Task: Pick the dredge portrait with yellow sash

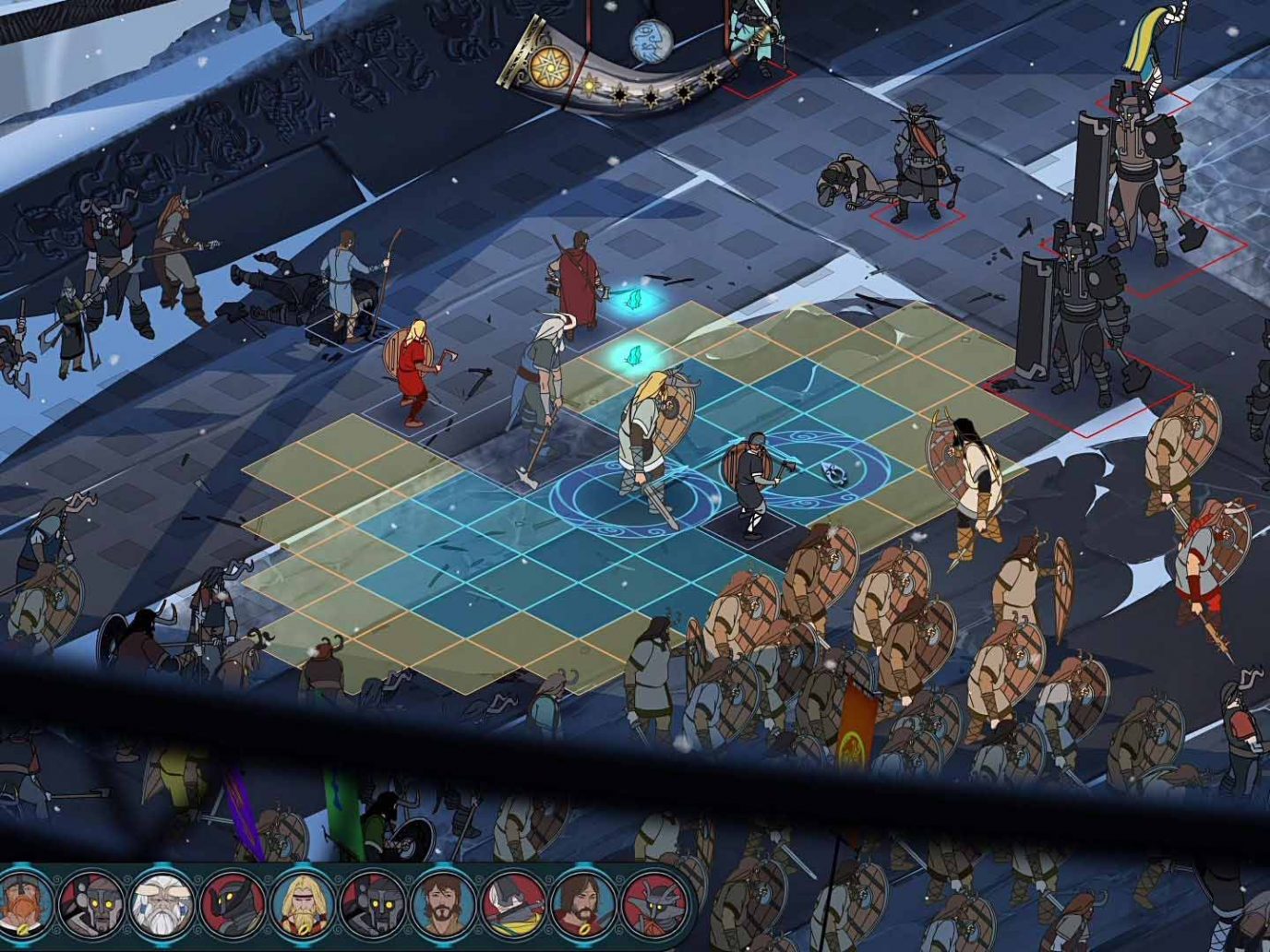Action: coord(511,902)
